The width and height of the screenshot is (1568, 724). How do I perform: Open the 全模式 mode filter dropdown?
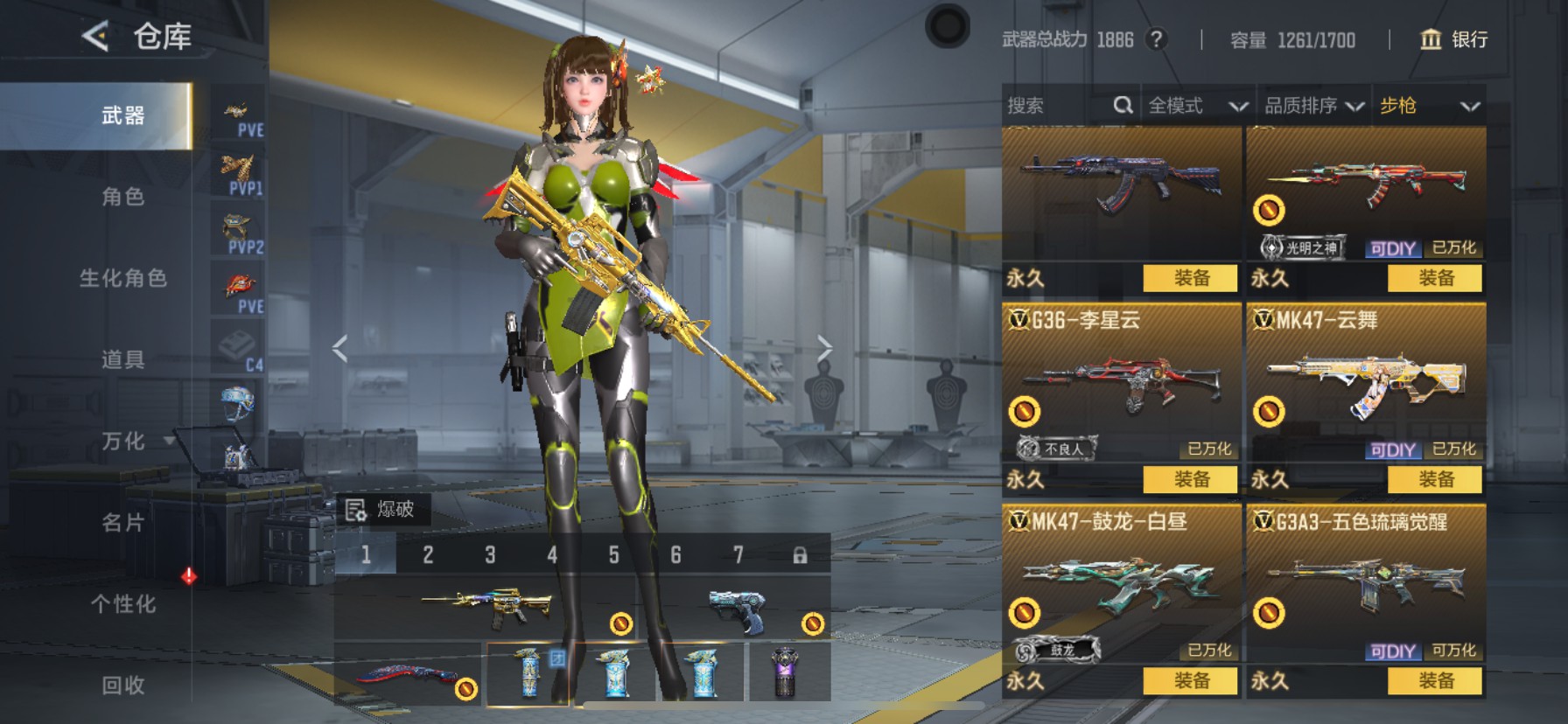1195,105
